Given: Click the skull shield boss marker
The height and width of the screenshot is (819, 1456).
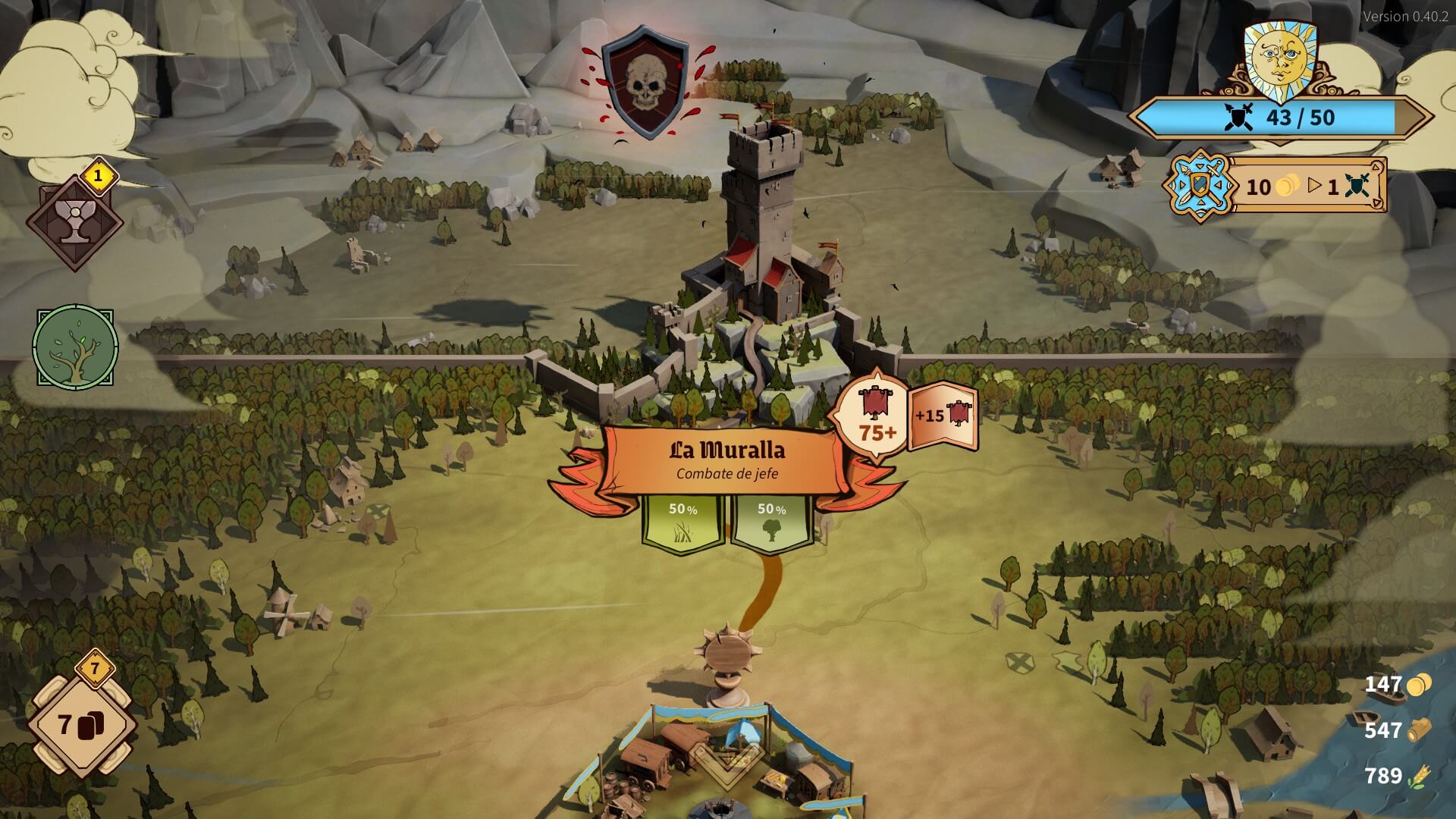Looking at the screenshot, I should pyautogui.click(x=645, y=83).
